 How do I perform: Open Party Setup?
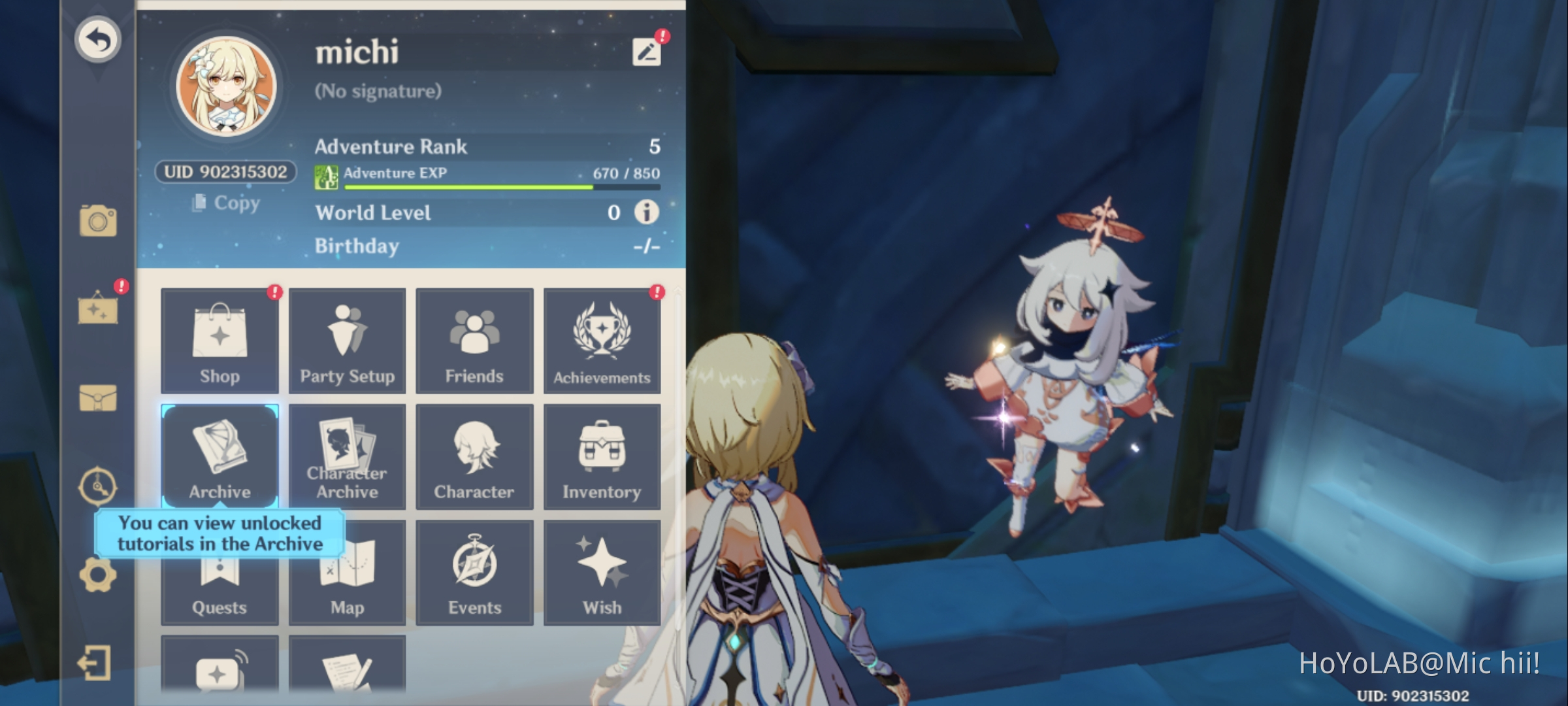(x=347, y=340)
